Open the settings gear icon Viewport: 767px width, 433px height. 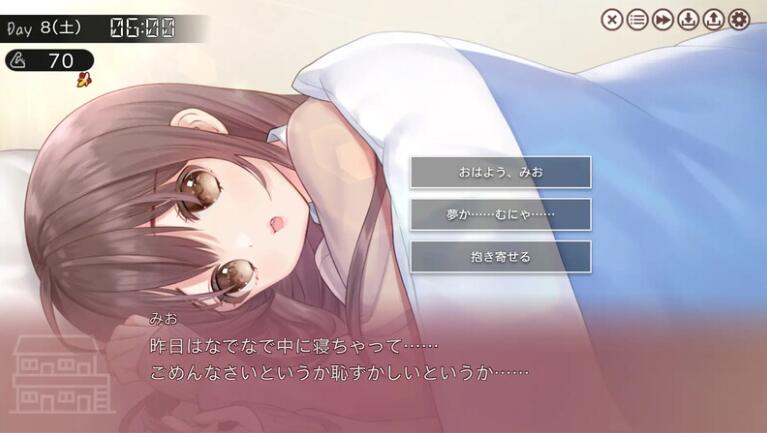[739, 19]
